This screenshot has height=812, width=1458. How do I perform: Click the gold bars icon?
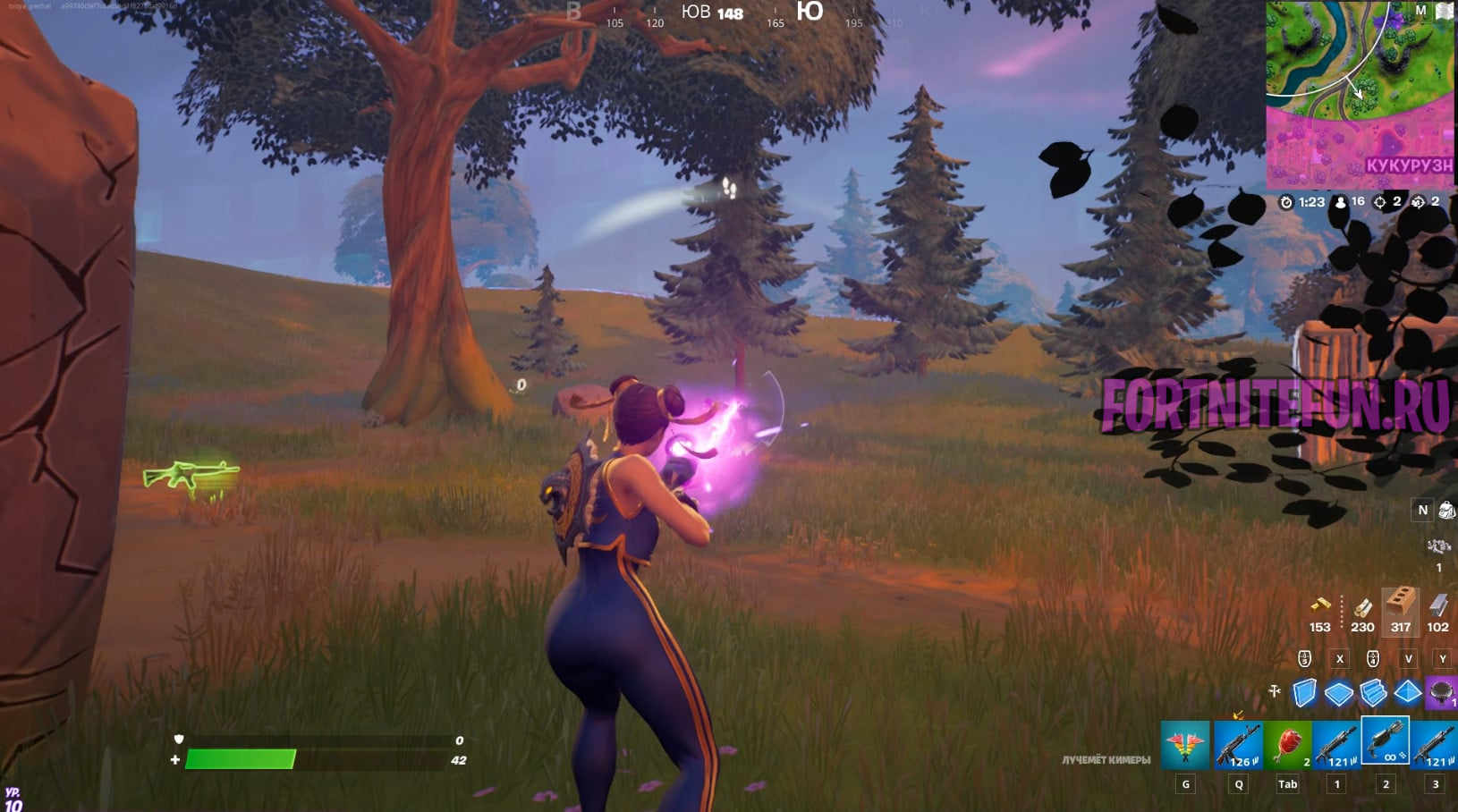pyautogui.click(x=1320, y=605)
